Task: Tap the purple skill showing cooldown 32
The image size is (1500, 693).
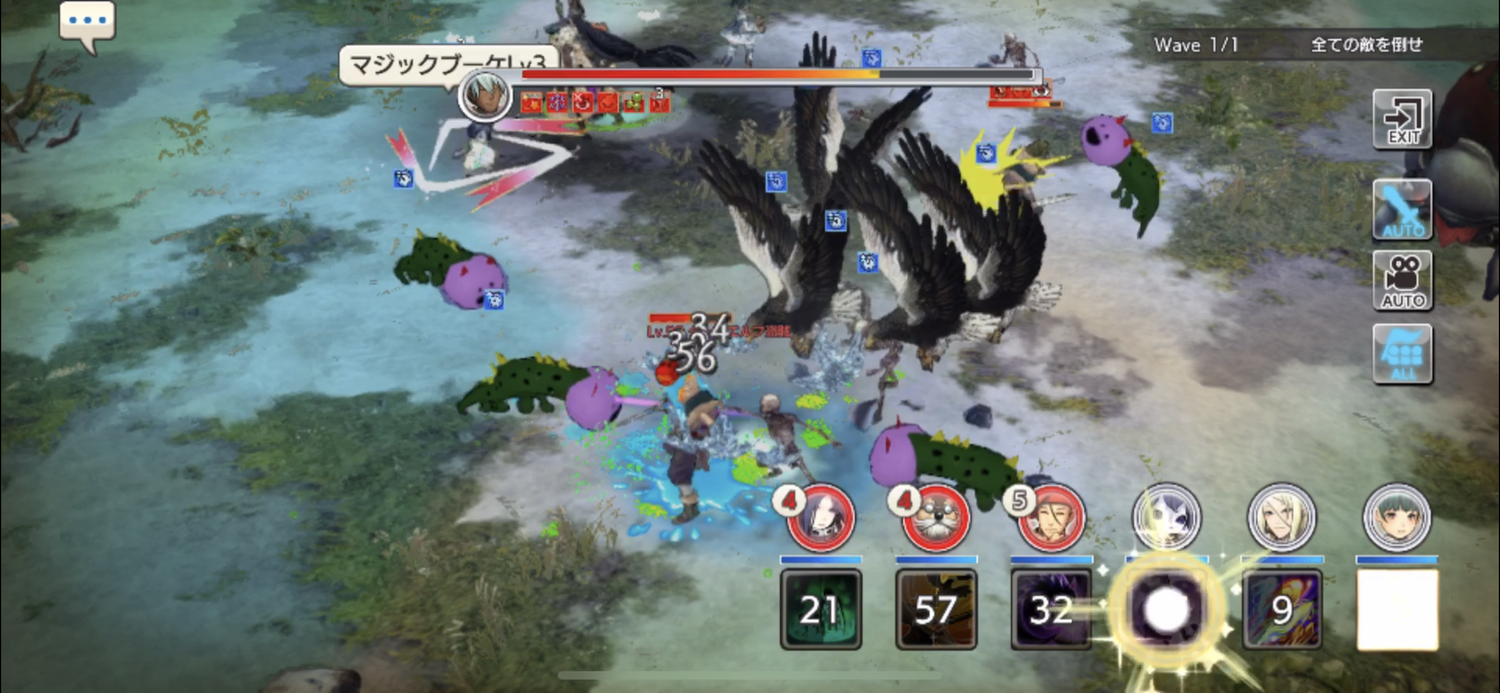Action: [x=1051, y=610]
